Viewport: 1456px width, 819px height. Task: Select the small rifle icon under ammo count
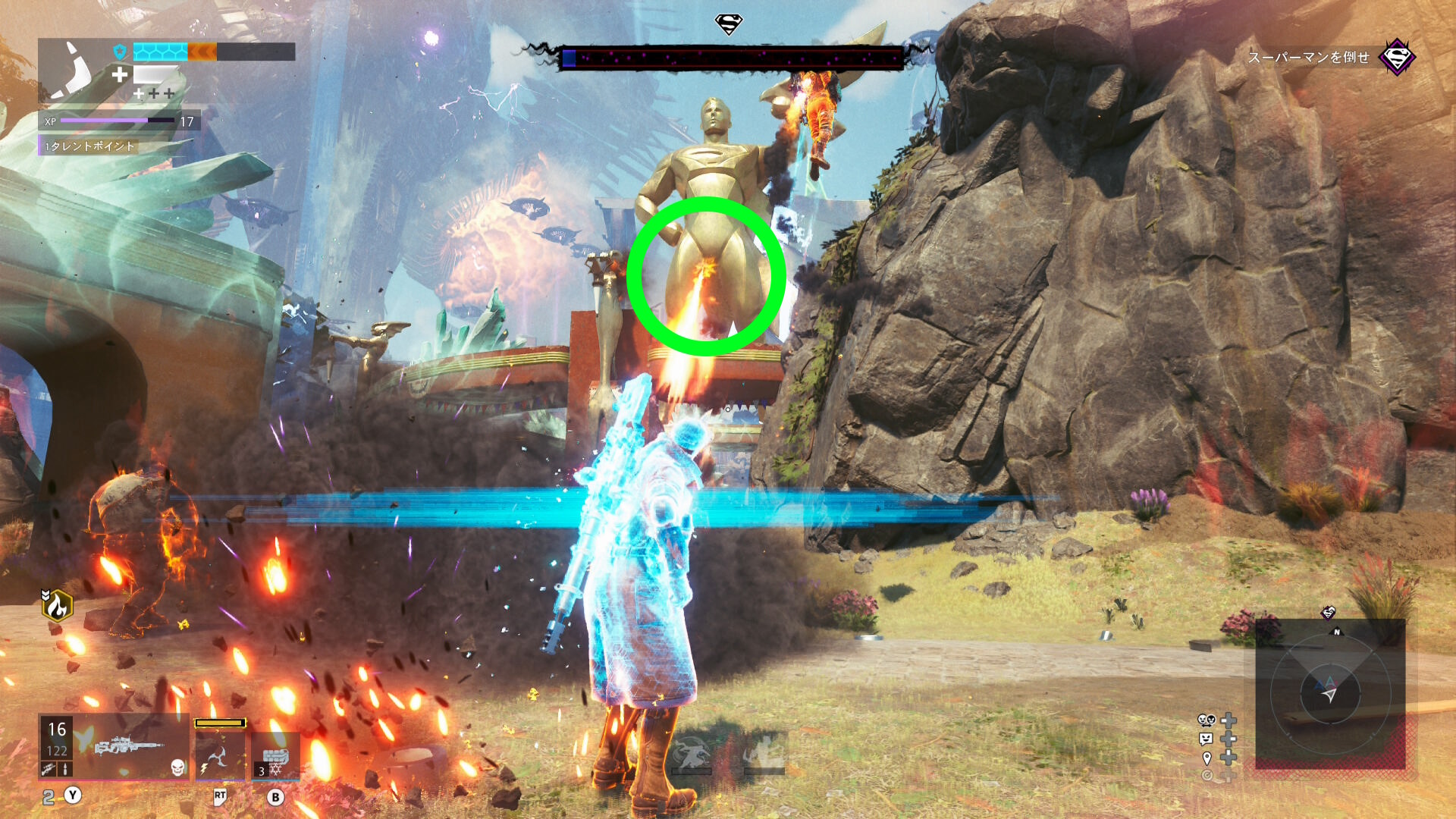click(x=49, y=769)
